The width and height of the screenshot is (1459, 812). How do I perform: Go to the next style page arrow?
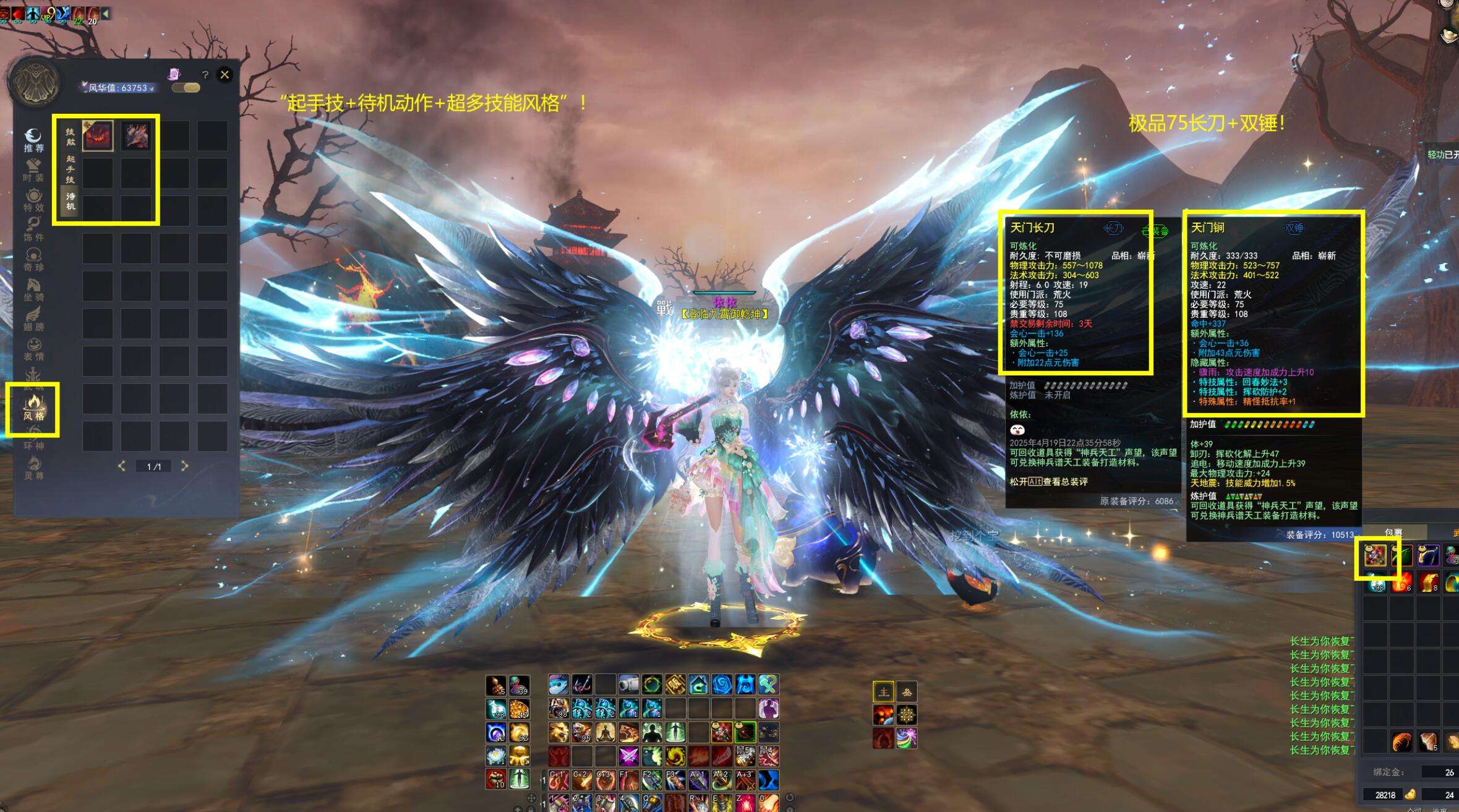(184, 466)
